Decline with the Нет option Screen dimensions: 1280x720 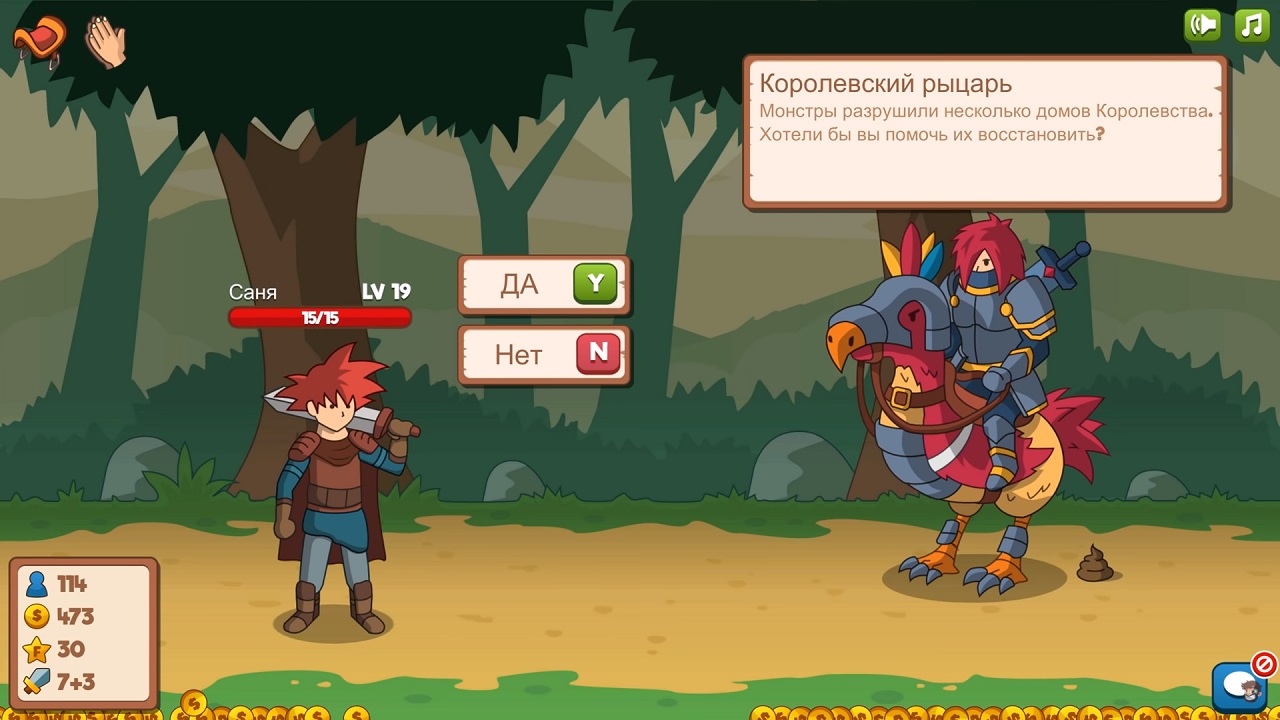click(544, 354)
